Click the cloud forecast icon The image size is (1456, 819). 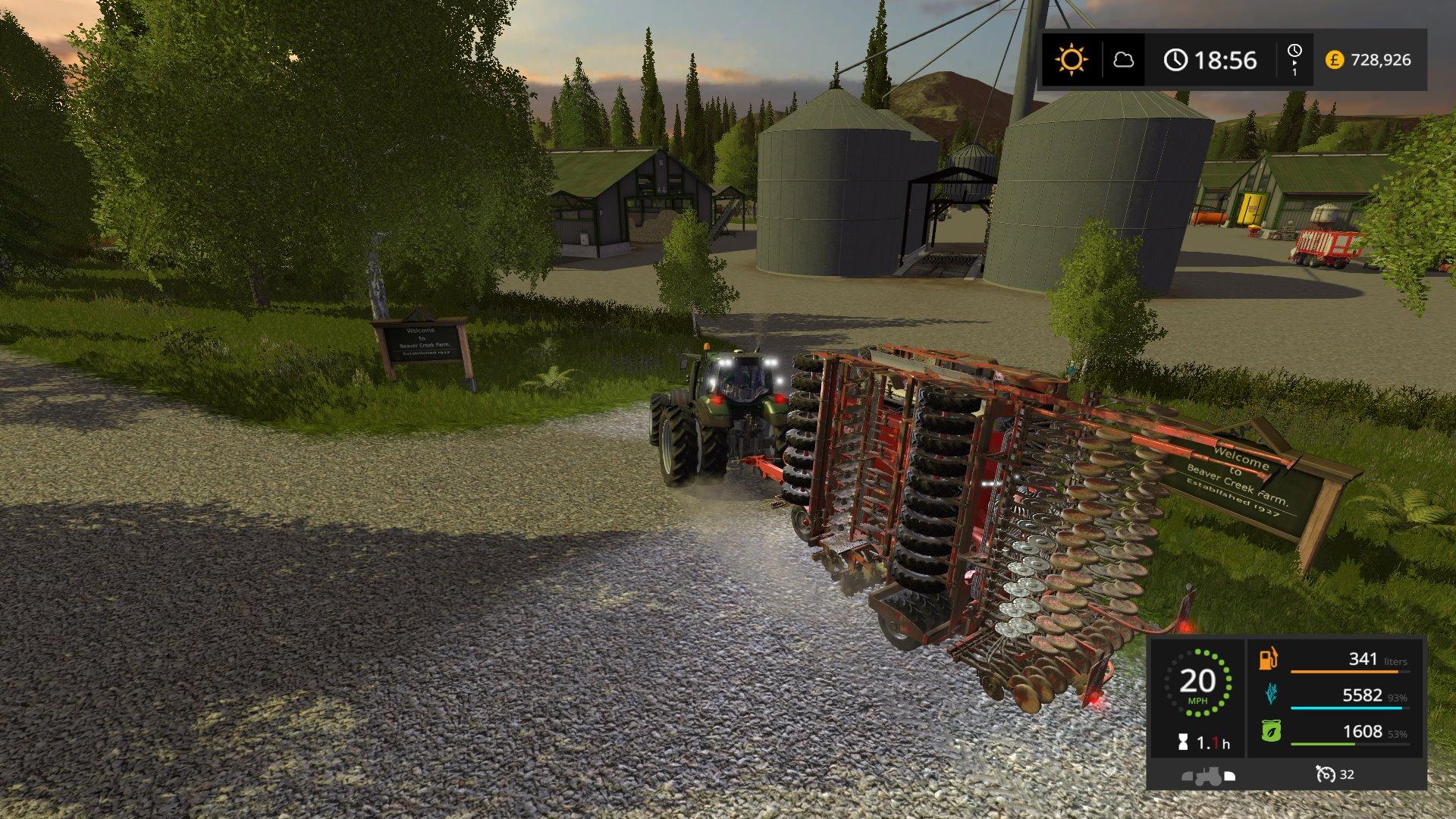tap(1123, 60)
